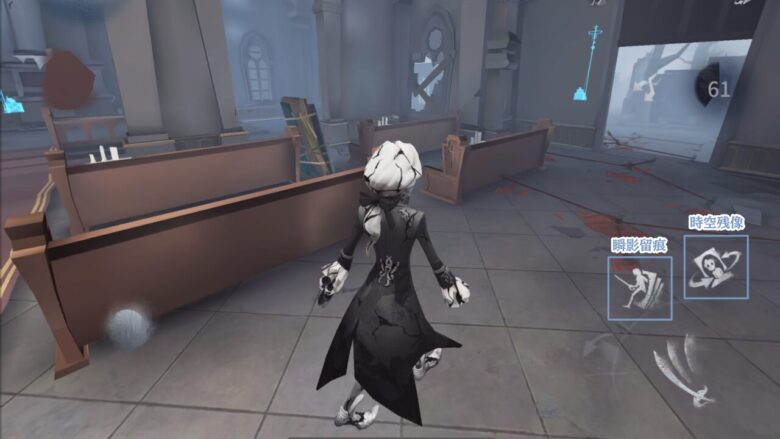Image resolution: width=780 pixels, height=439 pixels.
Task: Select the trait ability showing 61 cooldown
Action: coord(718,89)
